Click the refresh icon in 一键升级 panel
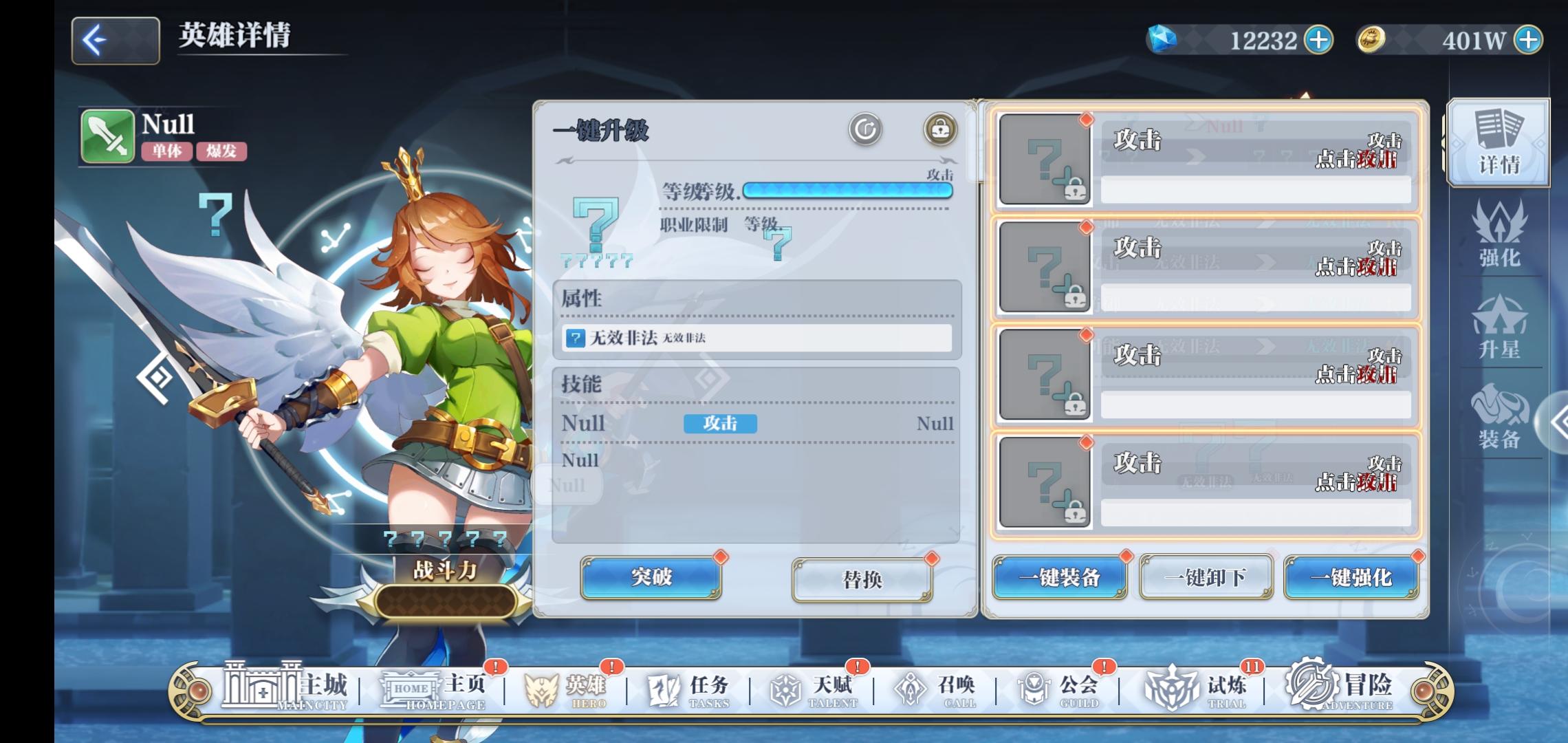This screenshot has height=743, width=1568. pyautogui.click(x=865, y=127)
